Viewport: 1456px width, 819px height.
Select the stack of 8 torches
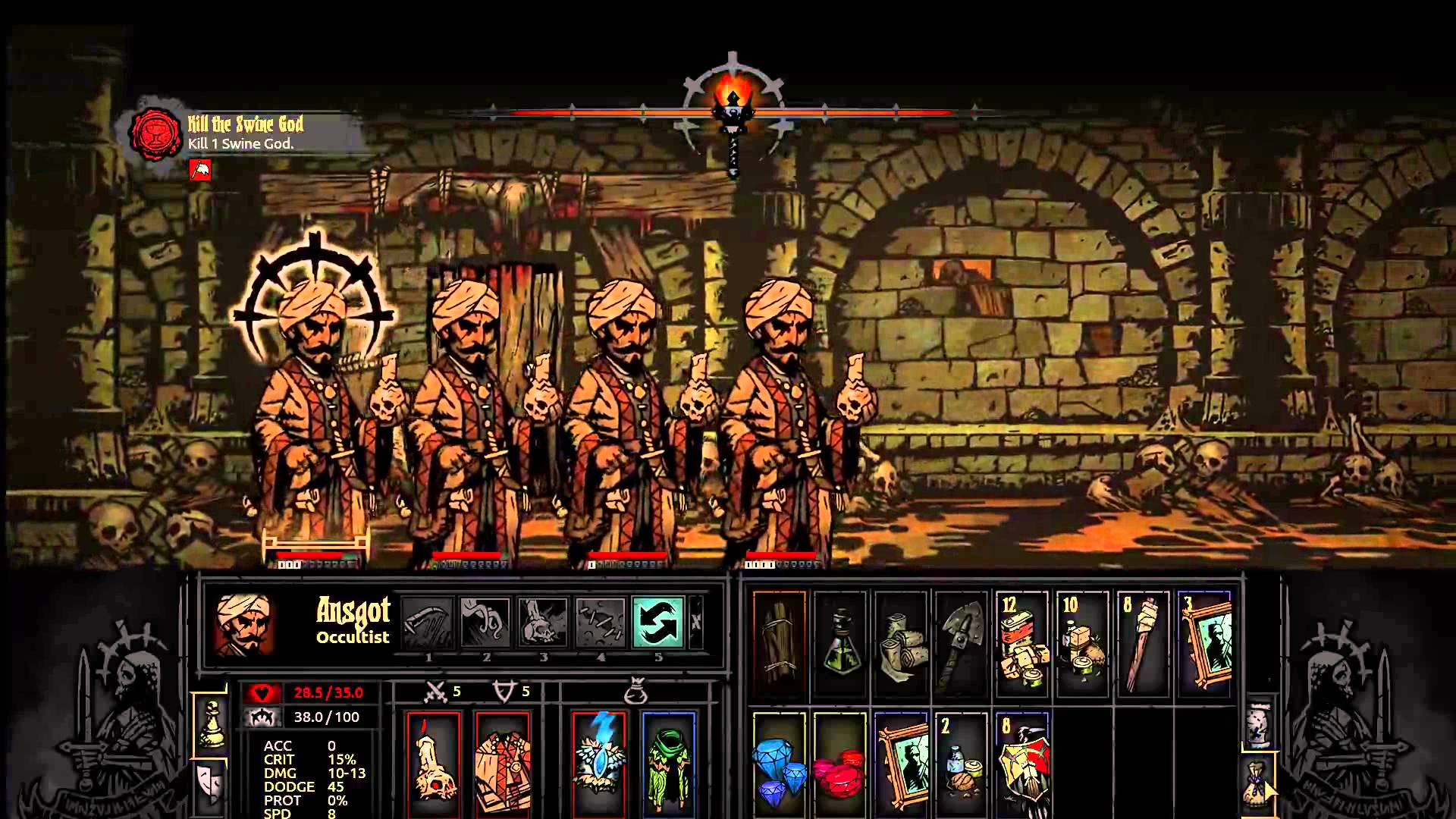pyautogui.click(x=1143, y=643)
